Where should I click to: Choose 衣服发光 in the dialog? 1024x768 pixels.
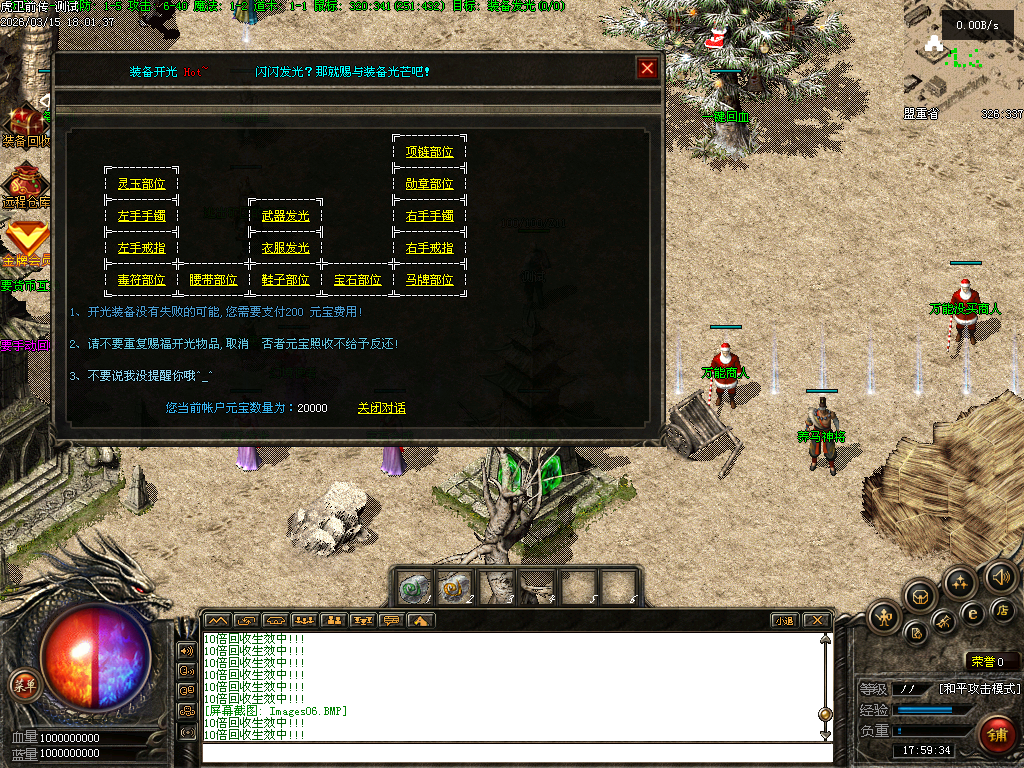285,248
